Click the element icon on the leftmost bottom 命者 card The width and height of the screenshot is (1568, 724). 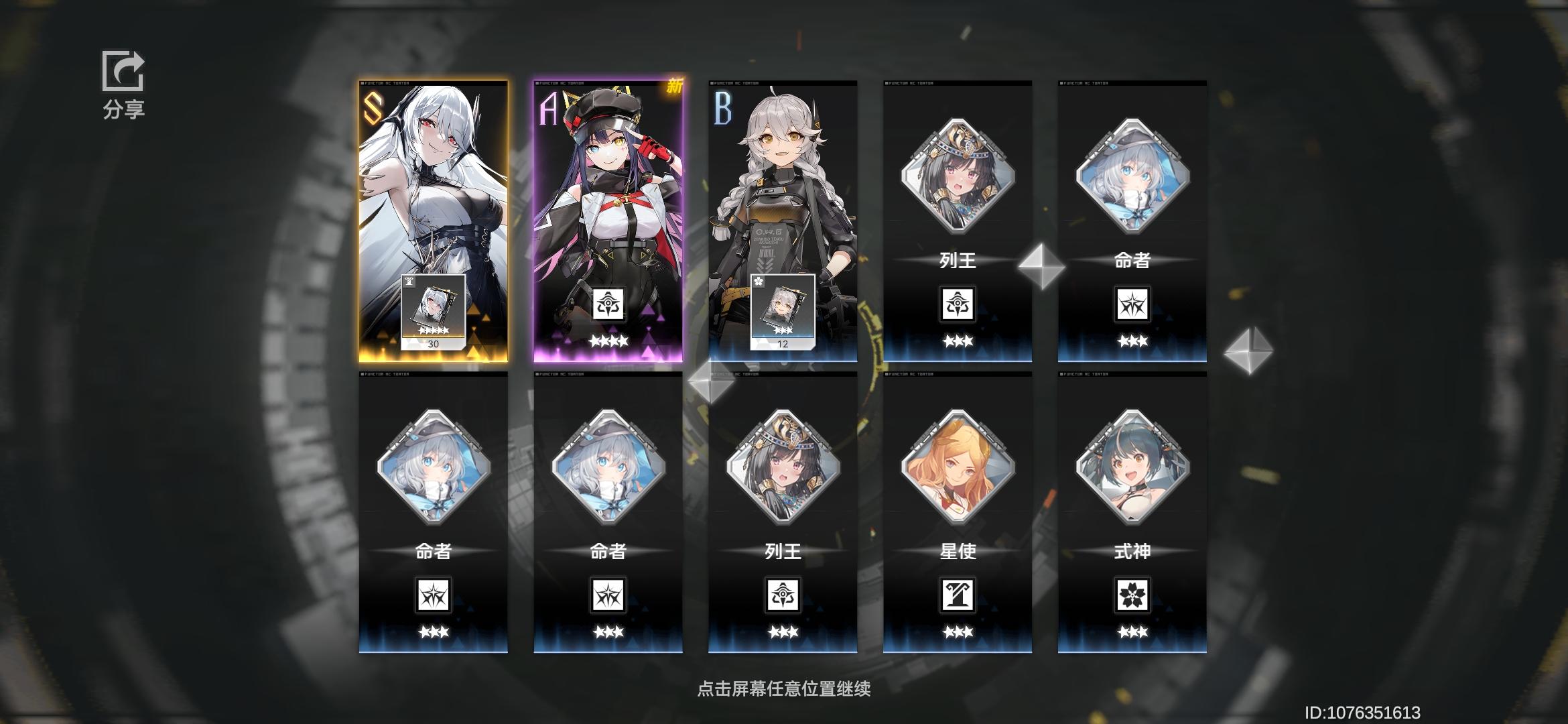[434, 597]
